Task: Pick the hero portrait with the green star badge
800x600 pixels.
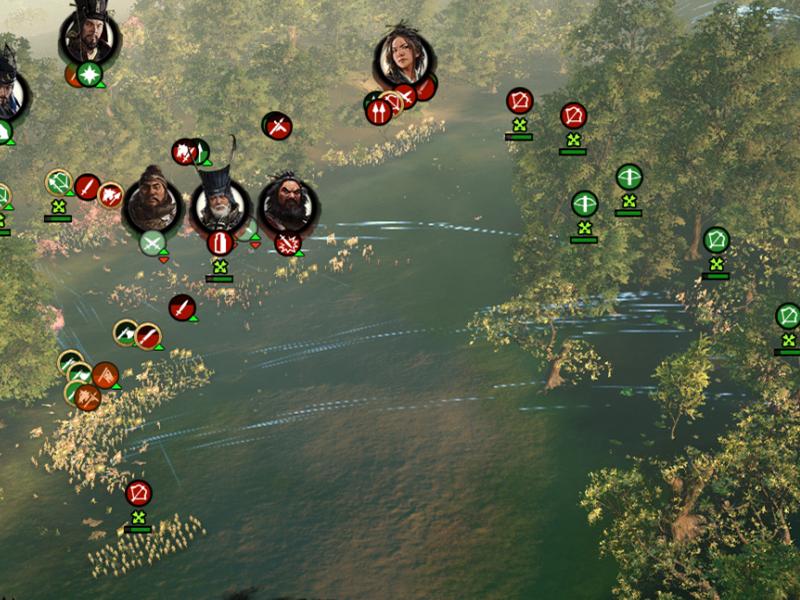Action: pyautogui.click(x=89, y=36)
